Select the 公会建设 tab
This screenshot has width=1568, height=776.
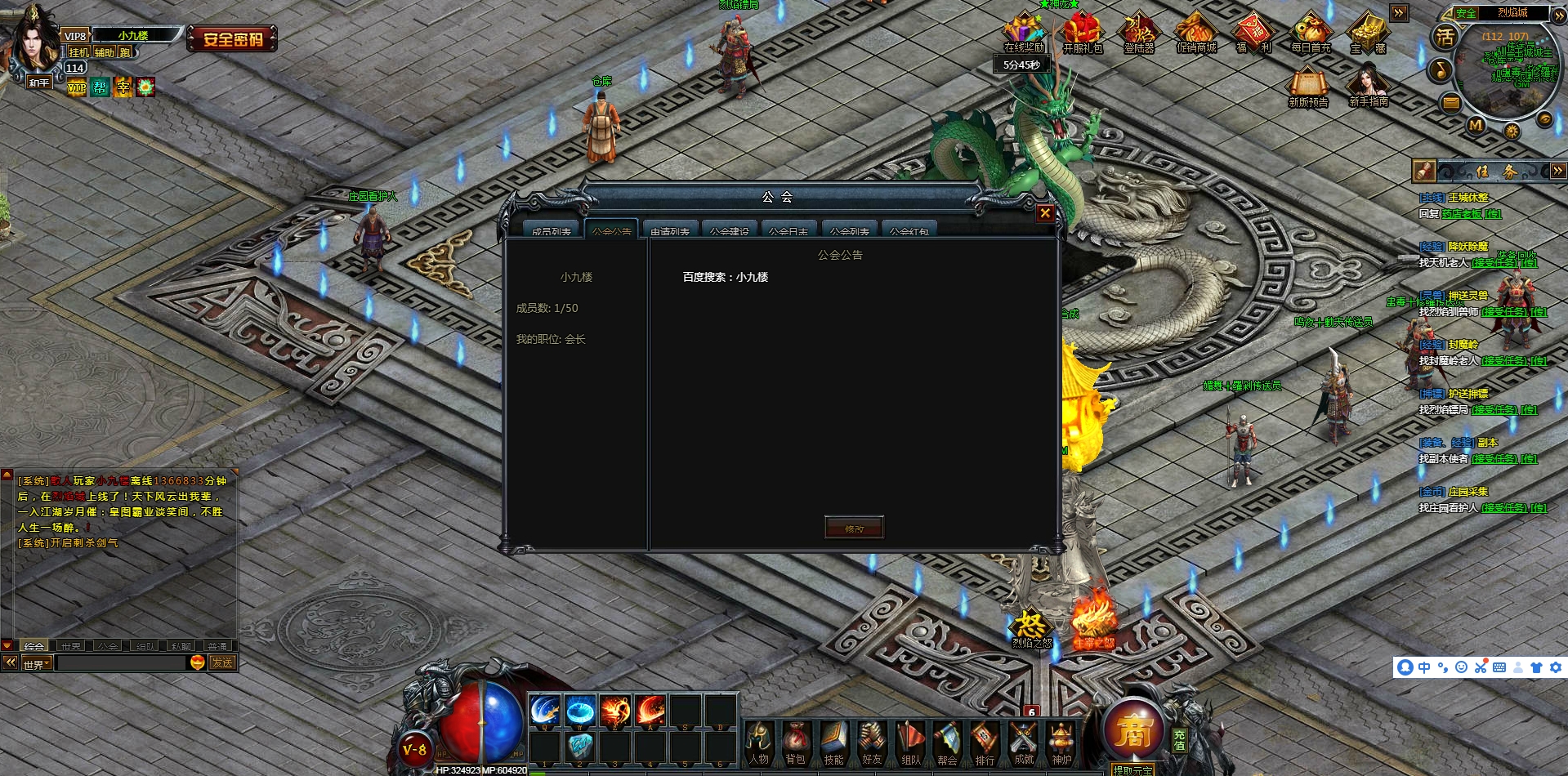coord(729,230)
